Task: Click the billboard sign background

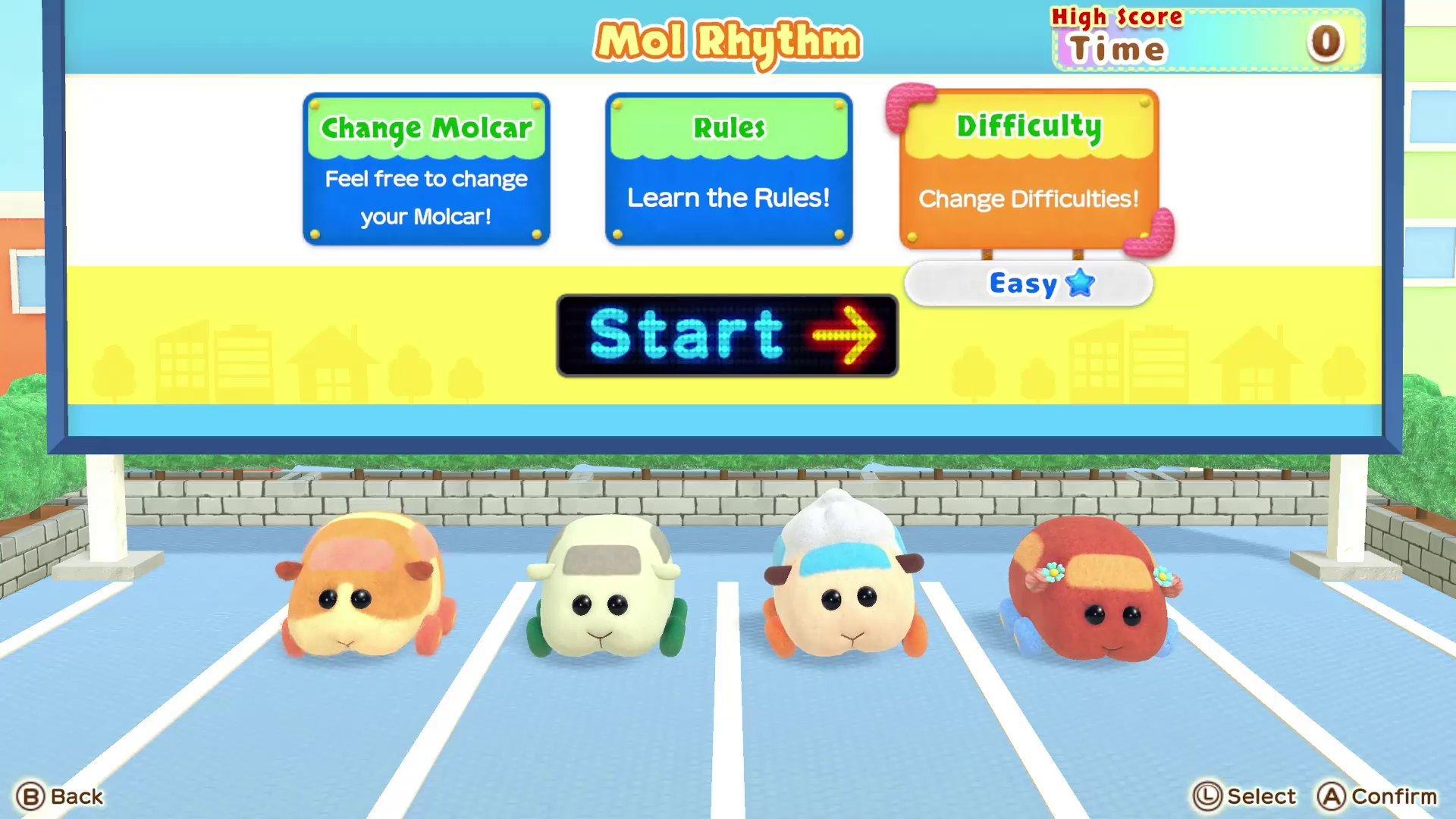Action: (x=227, y=349)
